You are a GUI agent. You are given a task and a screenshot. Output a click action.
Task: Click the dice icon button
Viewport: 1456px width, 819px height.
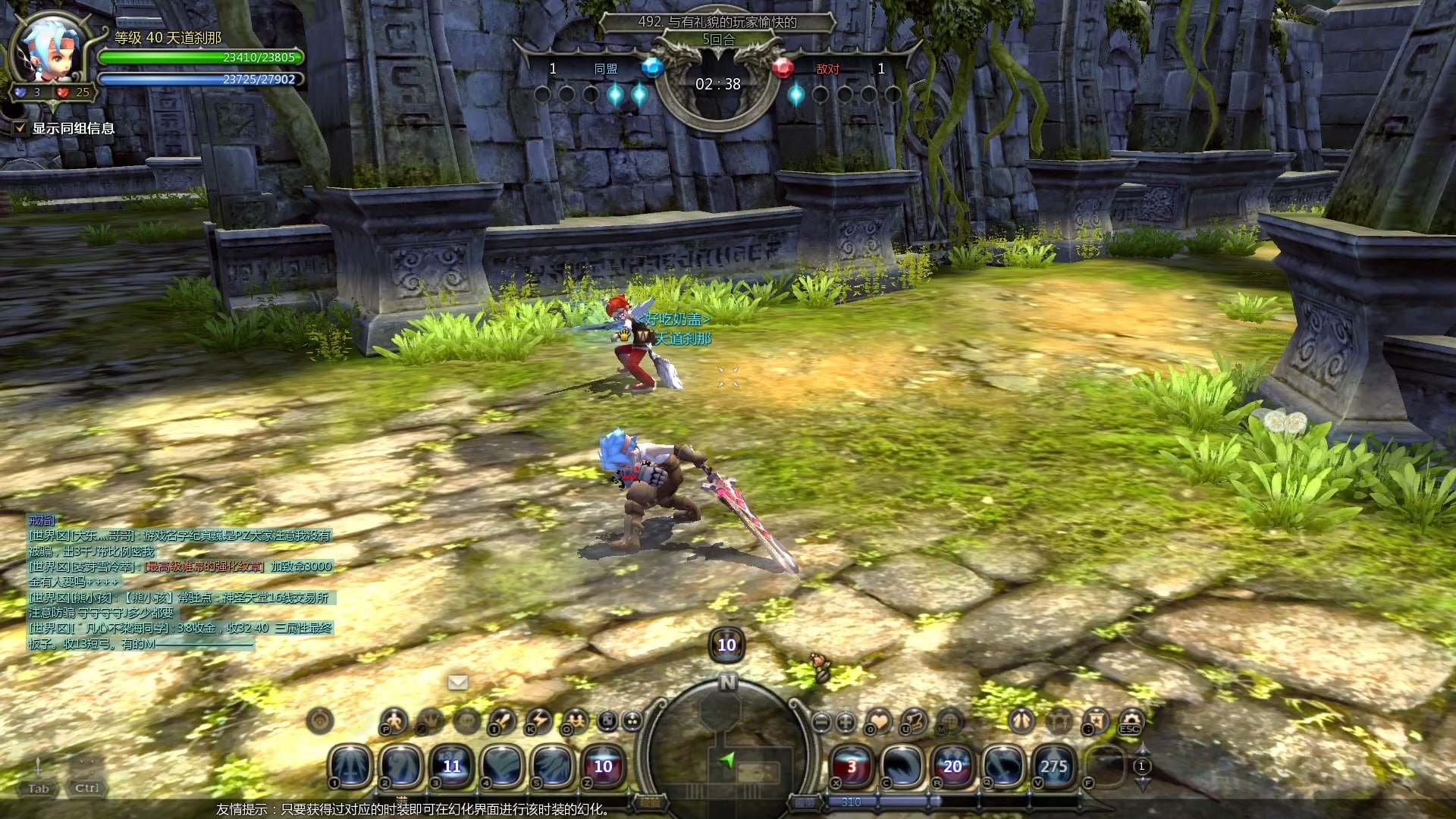pos(607,720)
